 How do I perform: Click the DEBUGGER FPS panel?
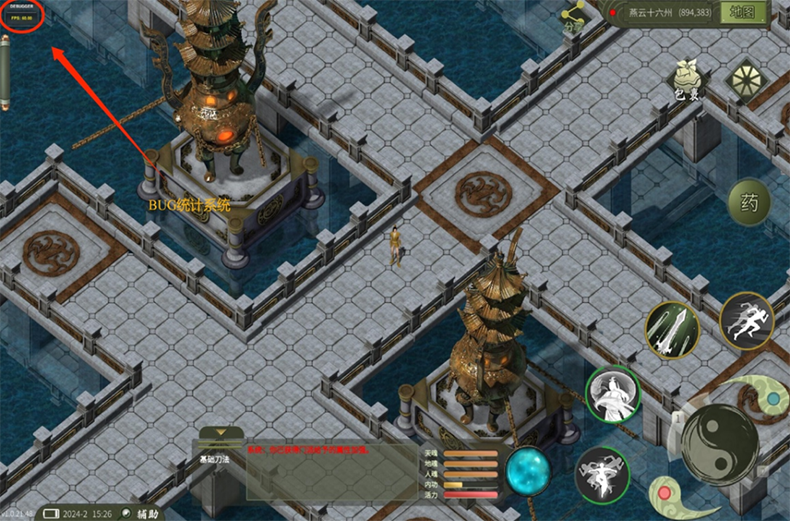tap(21, 16)
